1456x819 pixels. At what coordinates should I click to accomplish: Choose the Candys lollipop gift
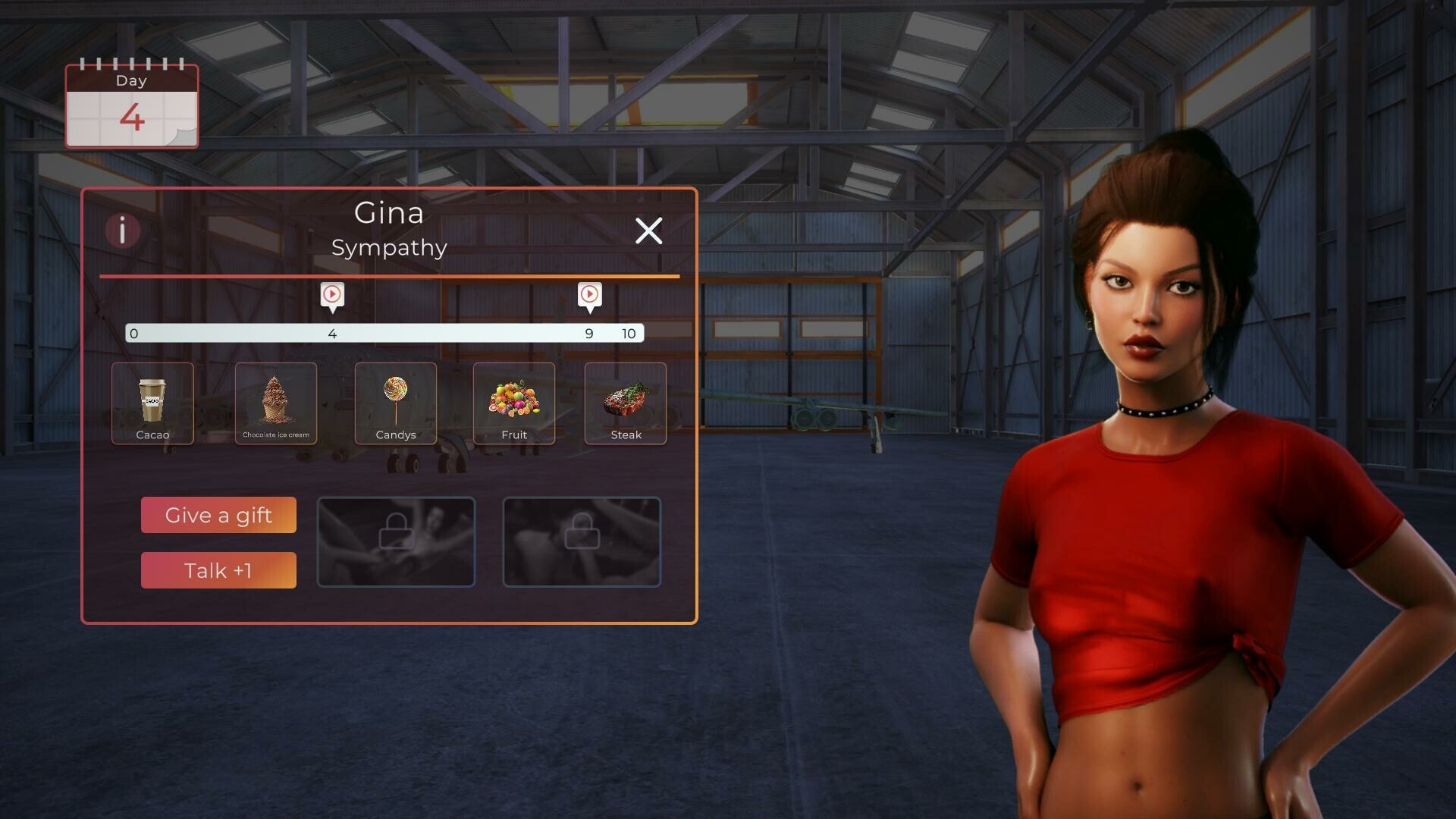click(395, 403)
